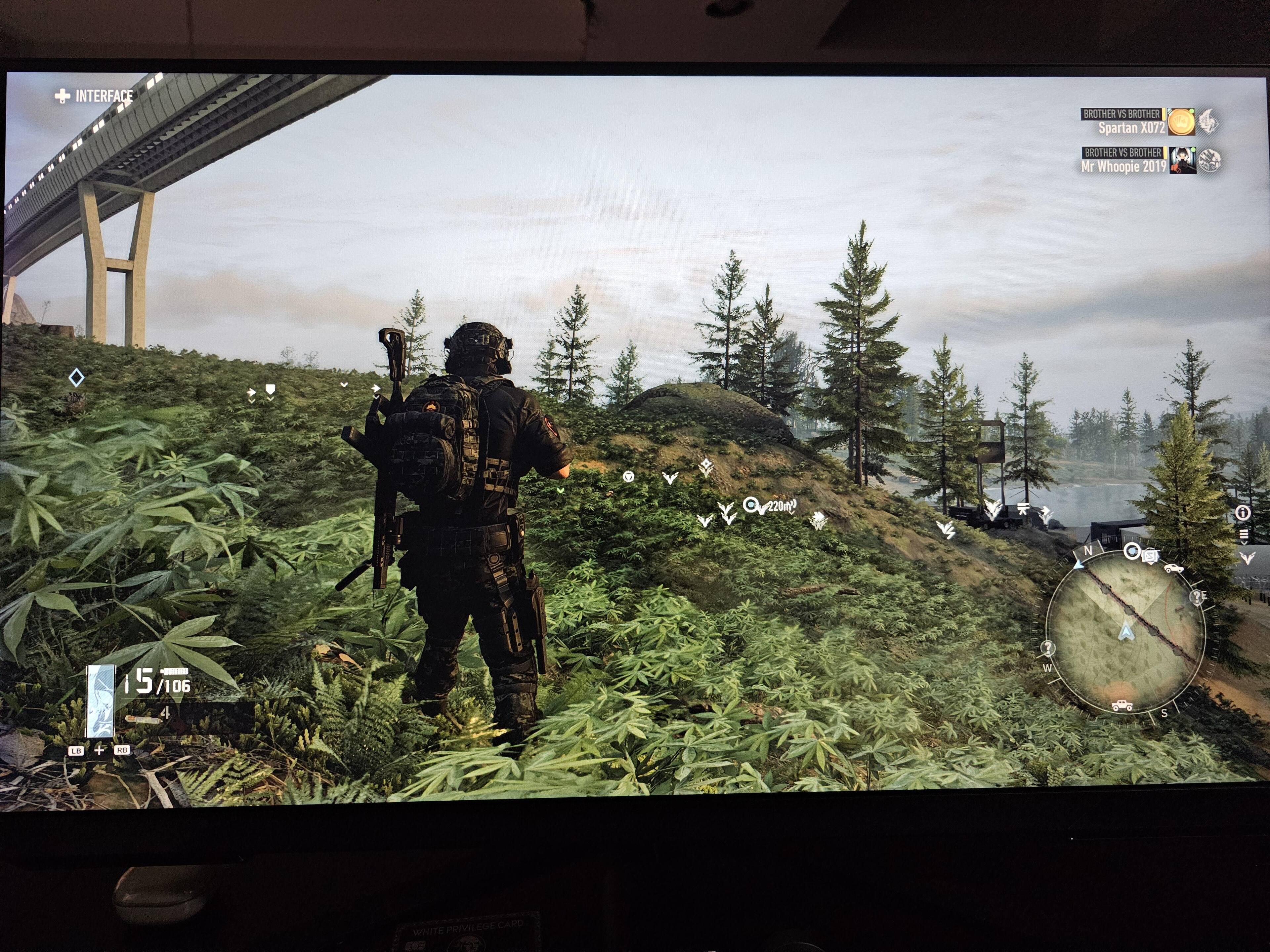Click the car marker on the minimap's upper rim

pyautogui.click(x=1173, y=568)
